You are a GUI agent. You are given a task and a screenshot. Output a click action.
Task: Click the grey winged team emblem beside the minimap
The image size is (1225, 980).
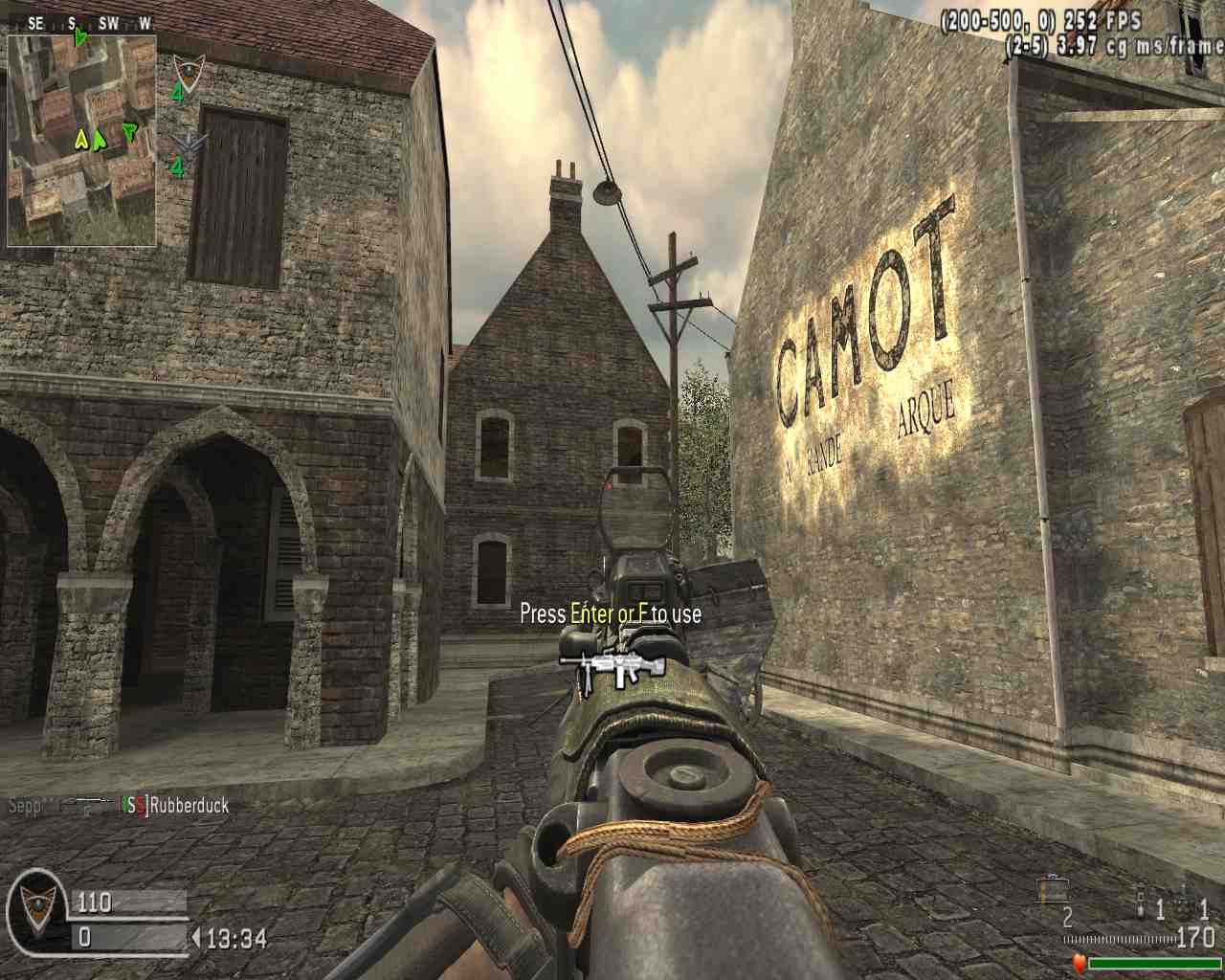click(189, 144)
